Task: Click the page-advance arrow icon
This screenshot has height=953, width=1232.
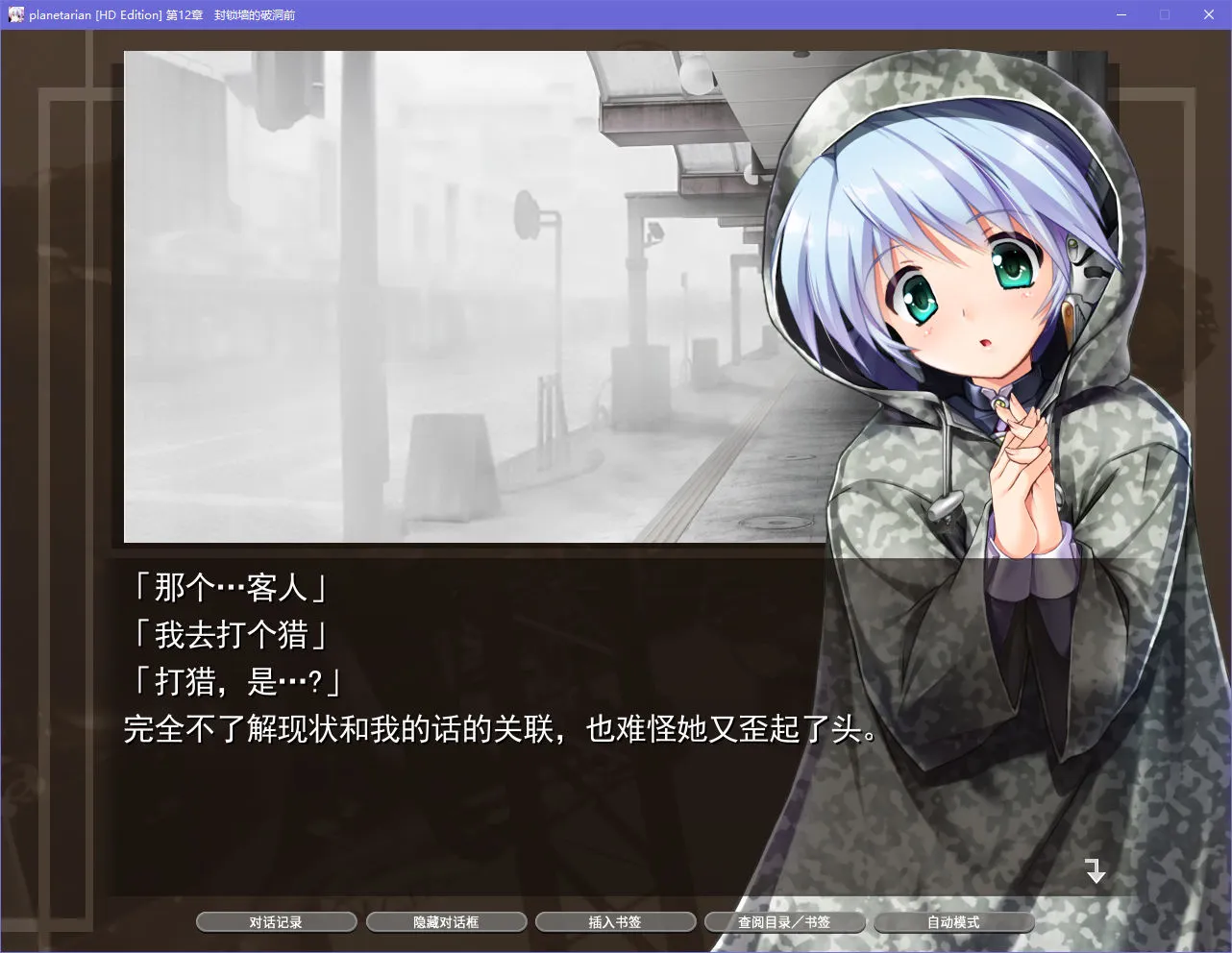Action: pos(1095,871)
